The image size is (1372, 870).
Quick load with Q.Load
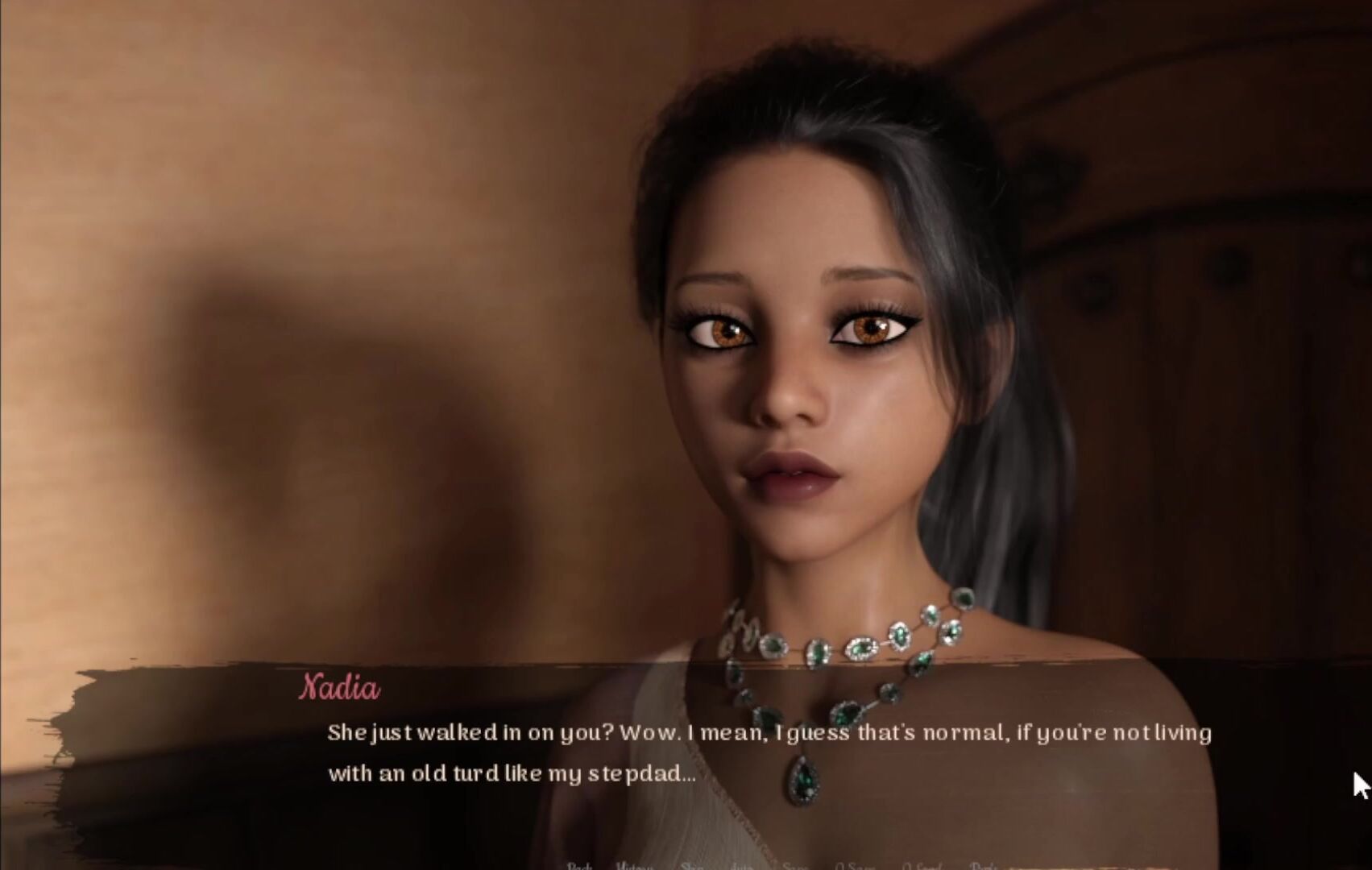pyautogui.click(x=921, y=866)
